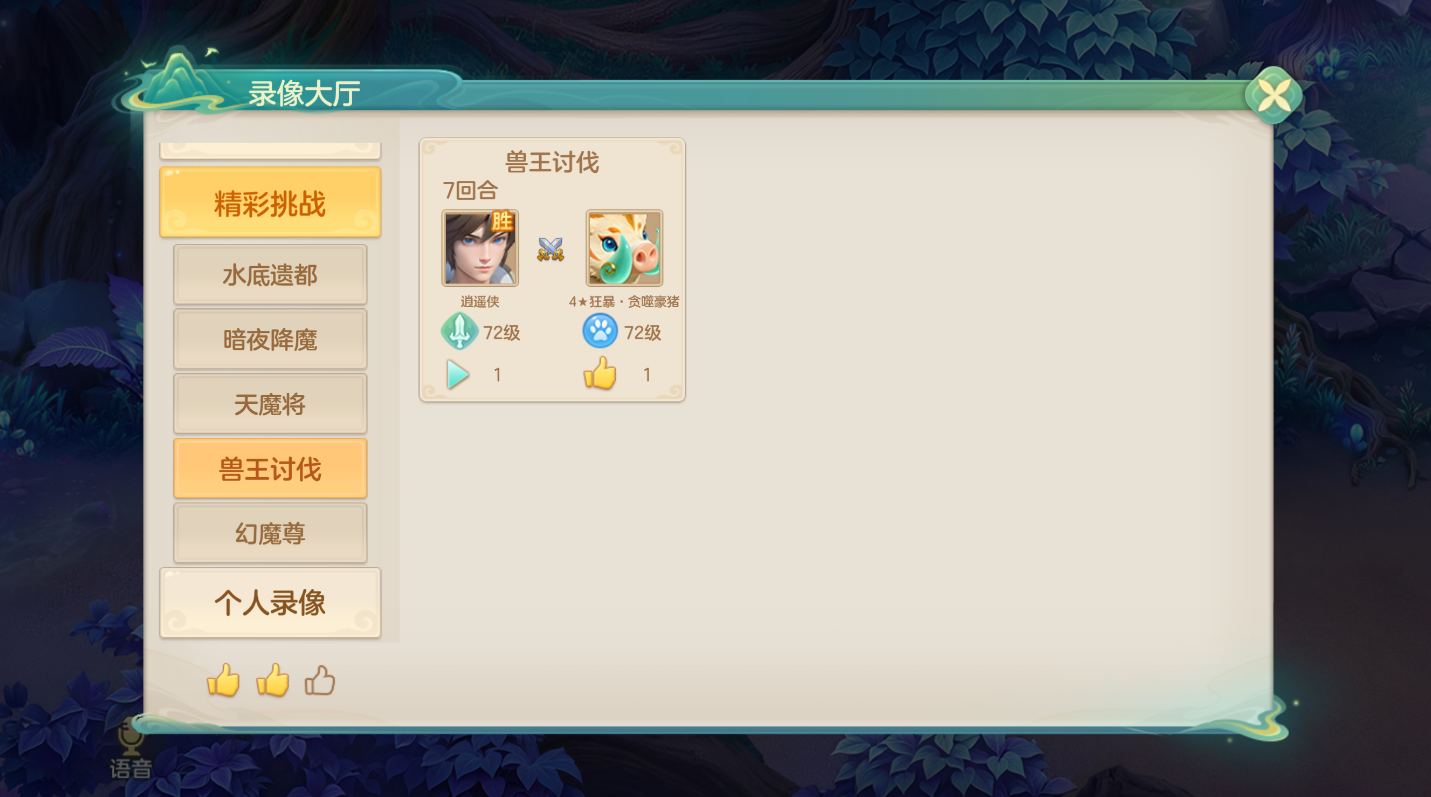Tap the play icon to watch the replay

[x=458, y=374]
